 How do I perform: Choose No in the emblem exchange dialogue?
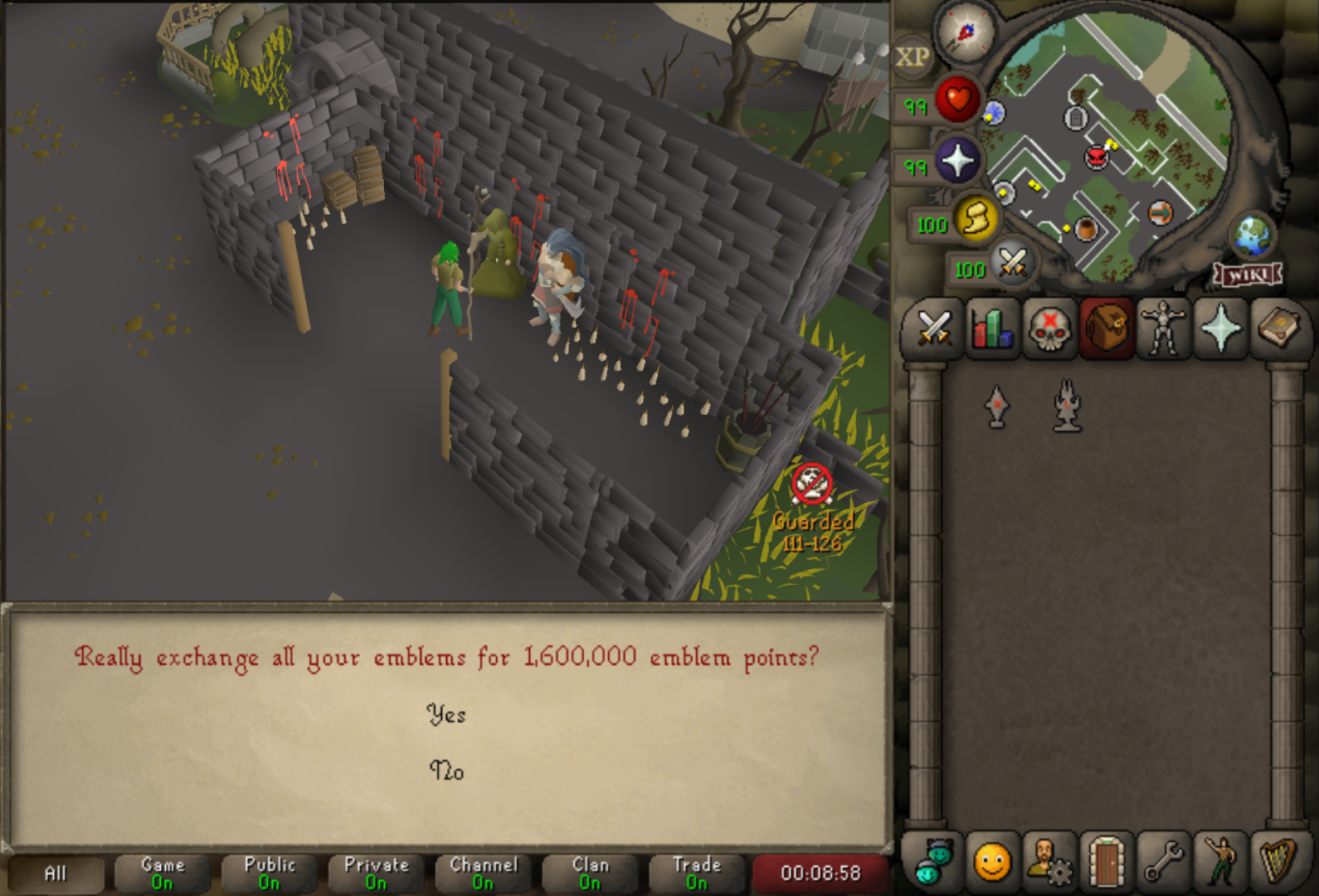[446, 771]
